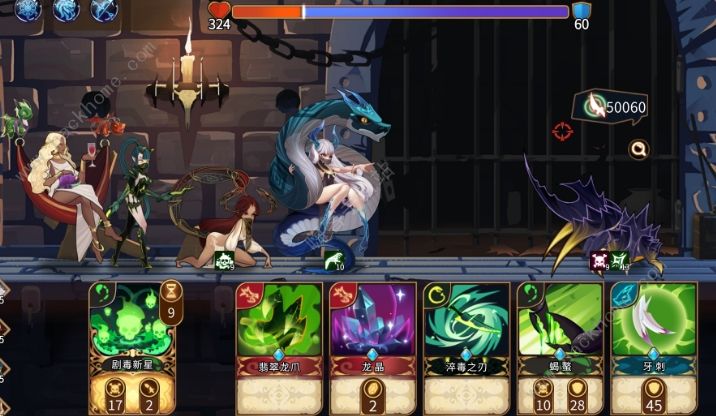Image resolution: width=716 pixels, height=416 pixels.
Task: Inspect the skull poison debuff on the enemy
Action: click(x=599, y=262)
